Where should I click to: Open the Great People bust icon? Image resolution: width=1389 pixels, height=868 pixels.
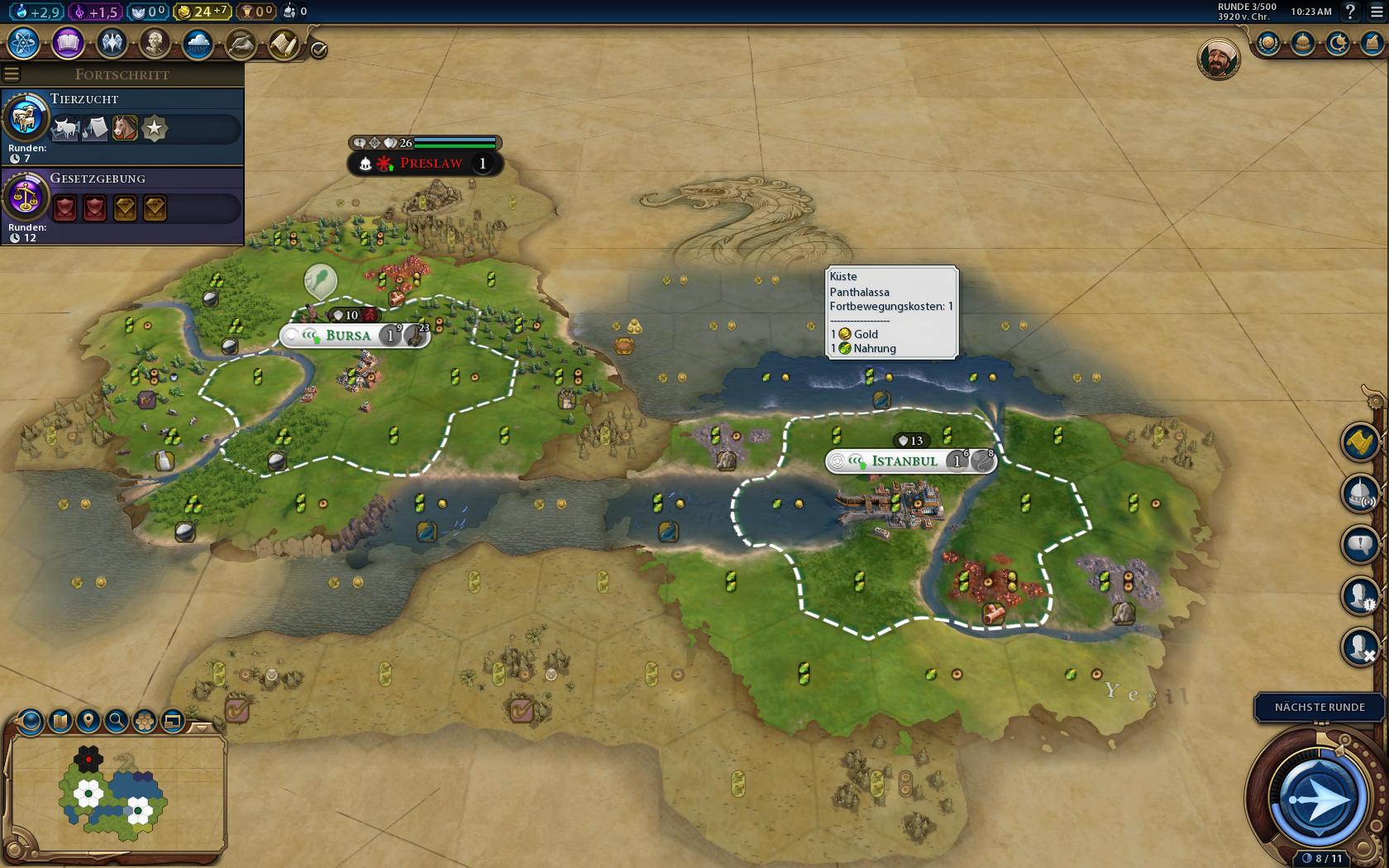point(154,43)
